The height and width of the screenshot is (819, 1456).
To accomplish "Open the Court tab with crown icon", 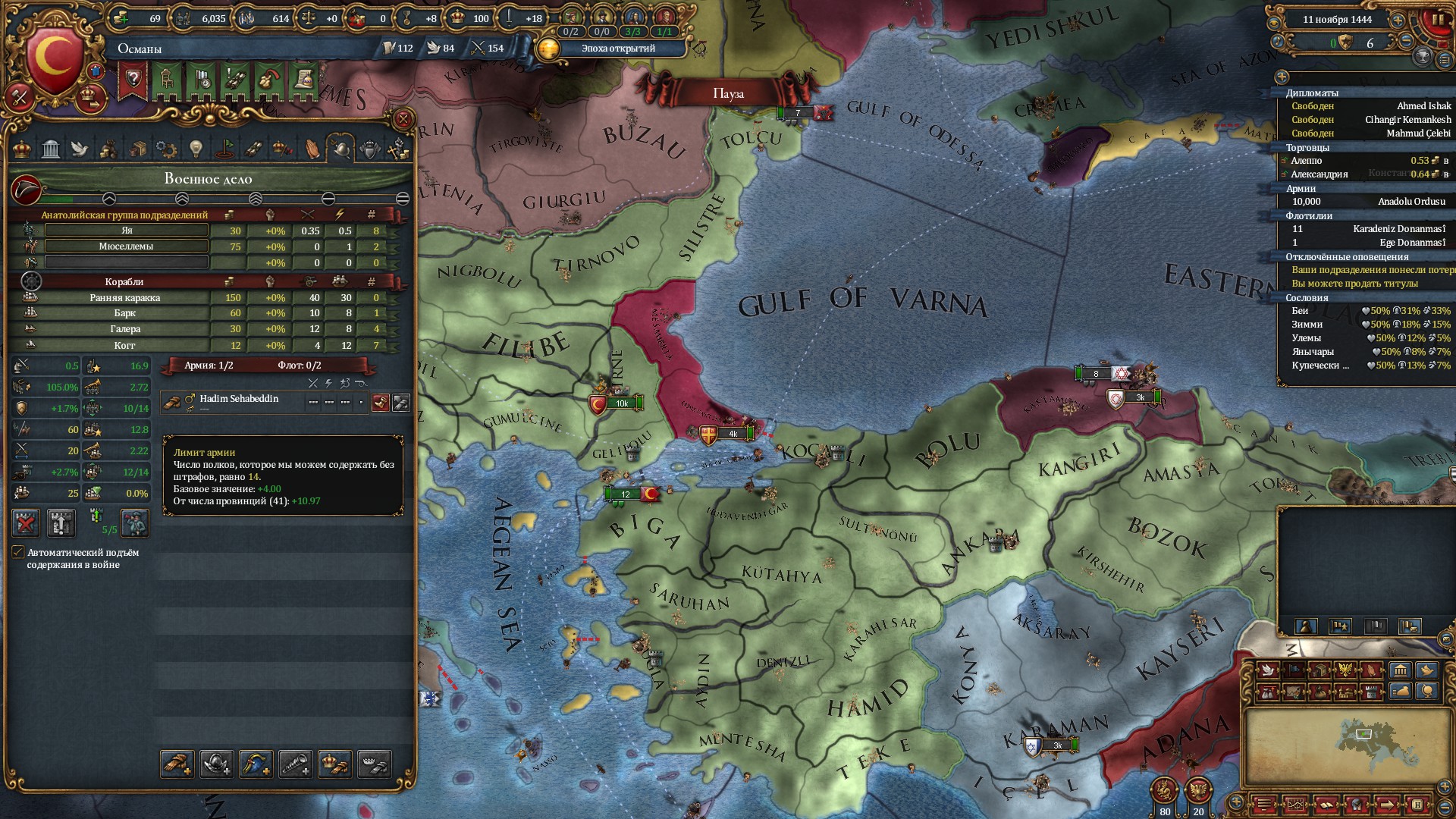I will point(22,149).
